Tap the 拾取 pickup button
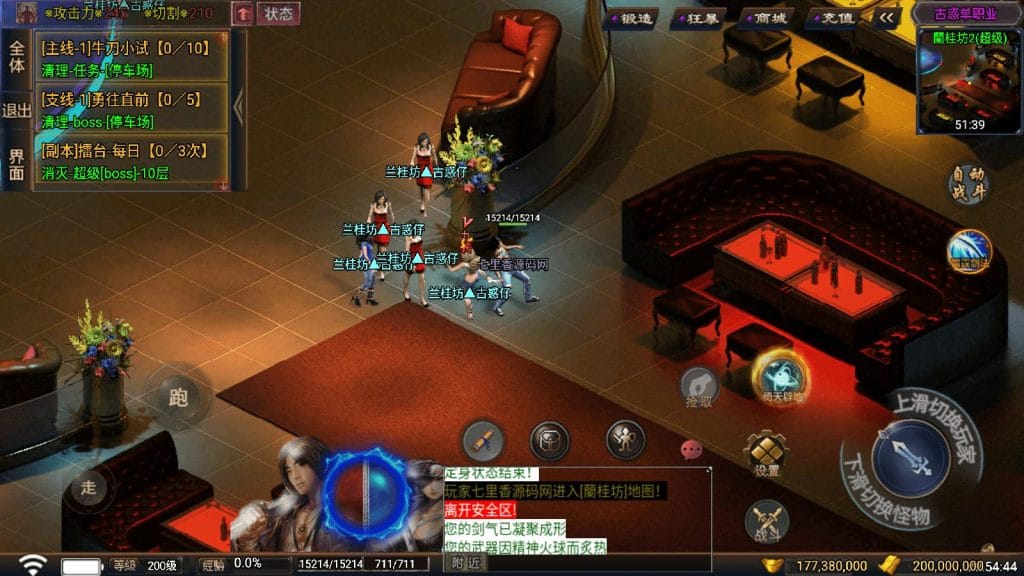The width and height of the screenshot is (1024, 576). [x=699, y=387]
